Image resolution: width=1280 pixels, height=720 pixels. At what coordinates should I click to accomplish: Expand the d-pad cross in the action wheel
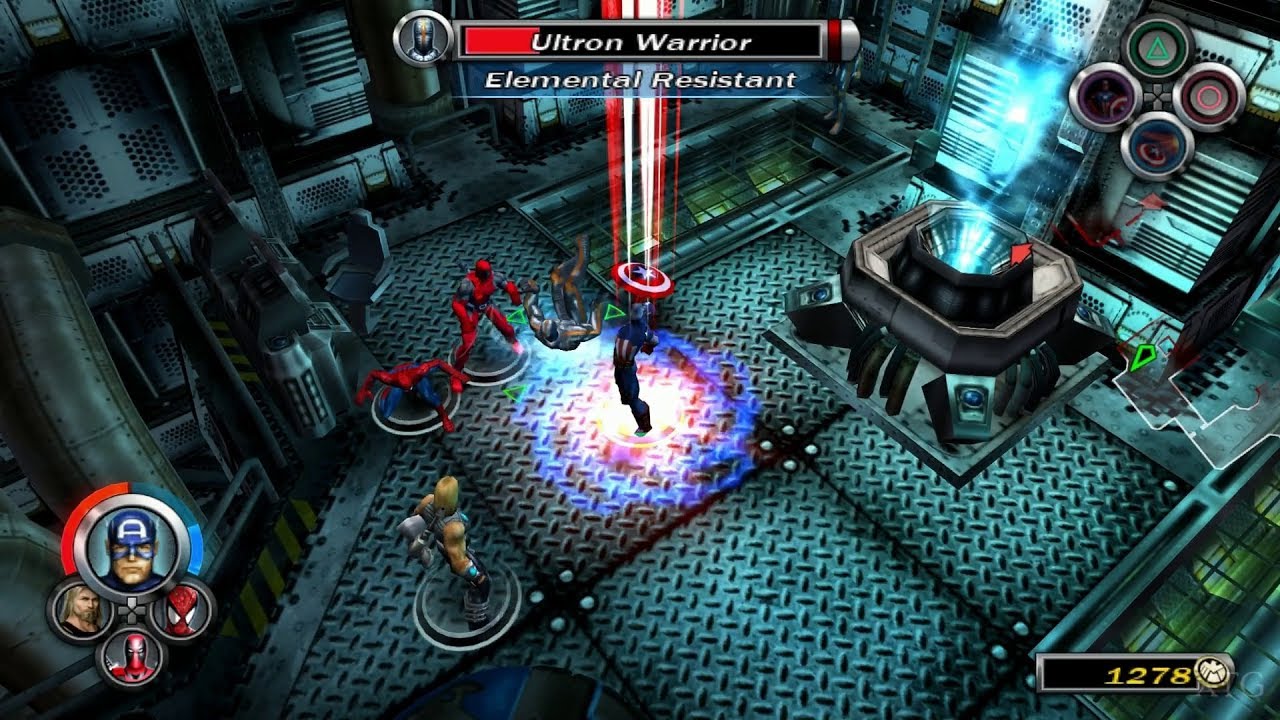[1157, 95]
